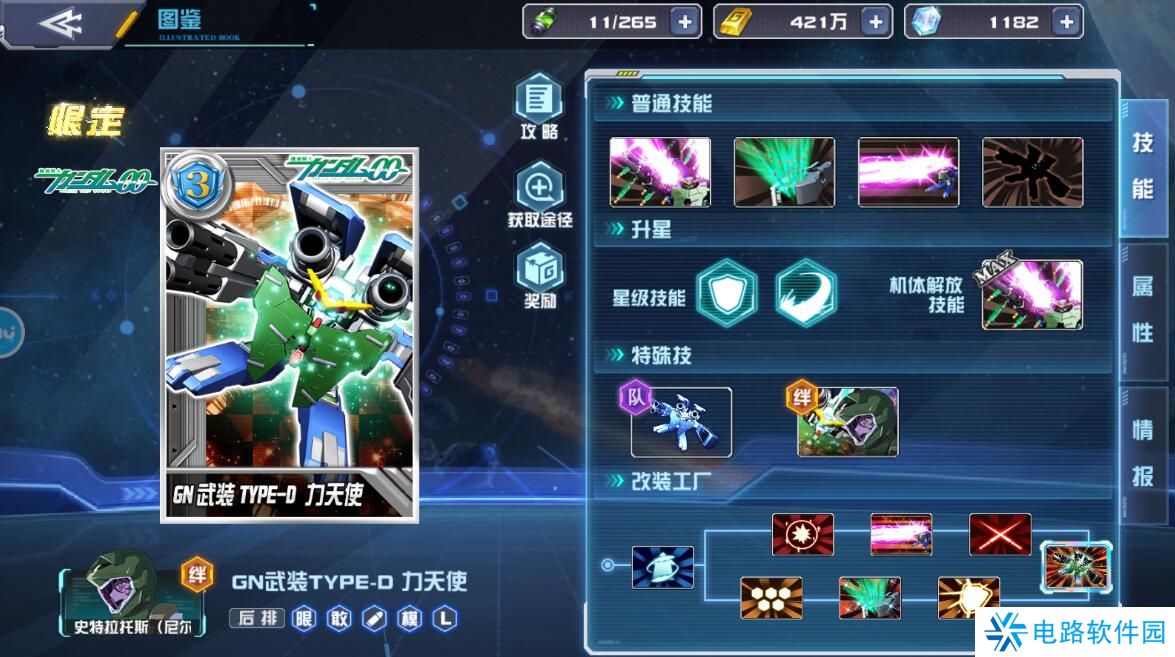Open the 攻略 strategy guide
Image resolution: width=1175 pixels, height=657 pixels.
click(x=539, y=106)
